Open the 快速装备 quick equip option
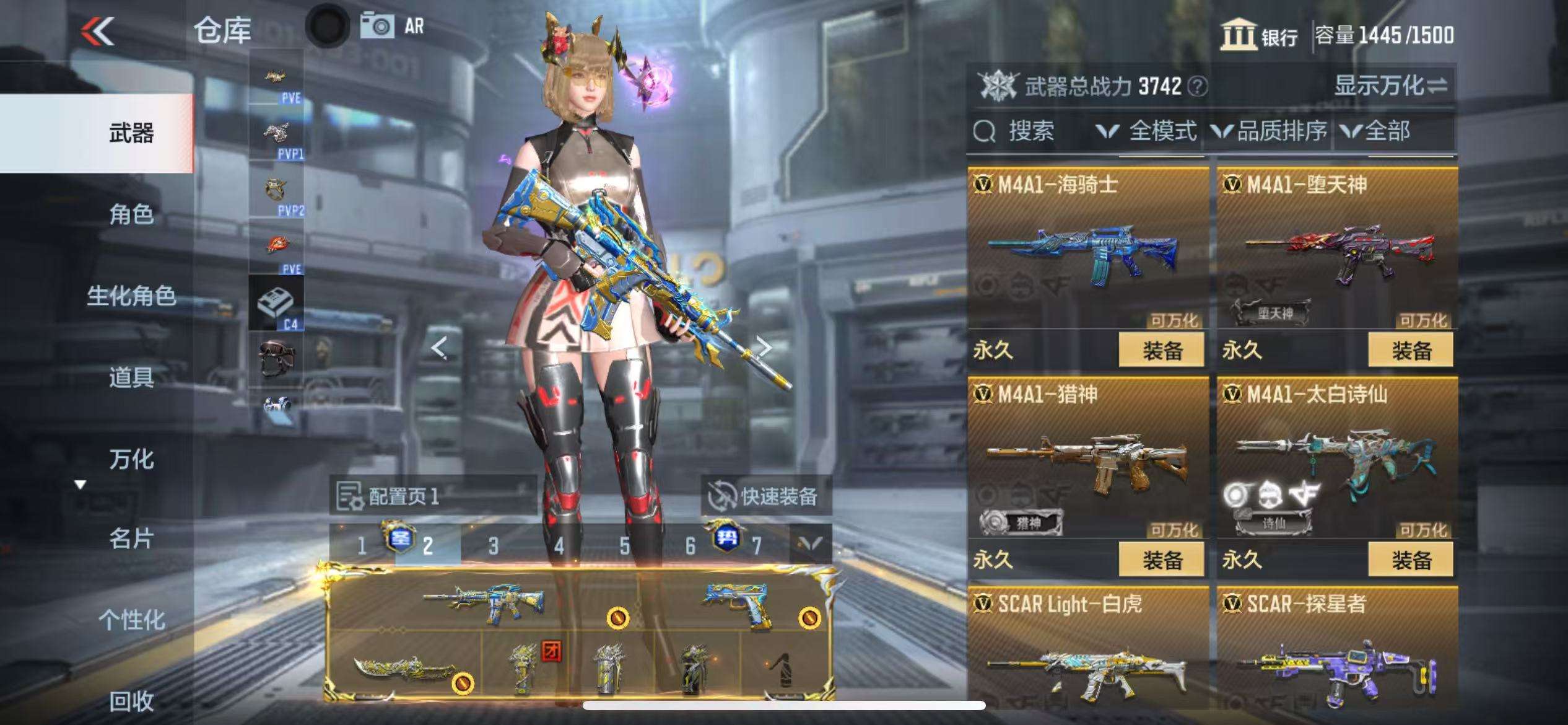The image size is (1568, 725). tap(765, 496)
